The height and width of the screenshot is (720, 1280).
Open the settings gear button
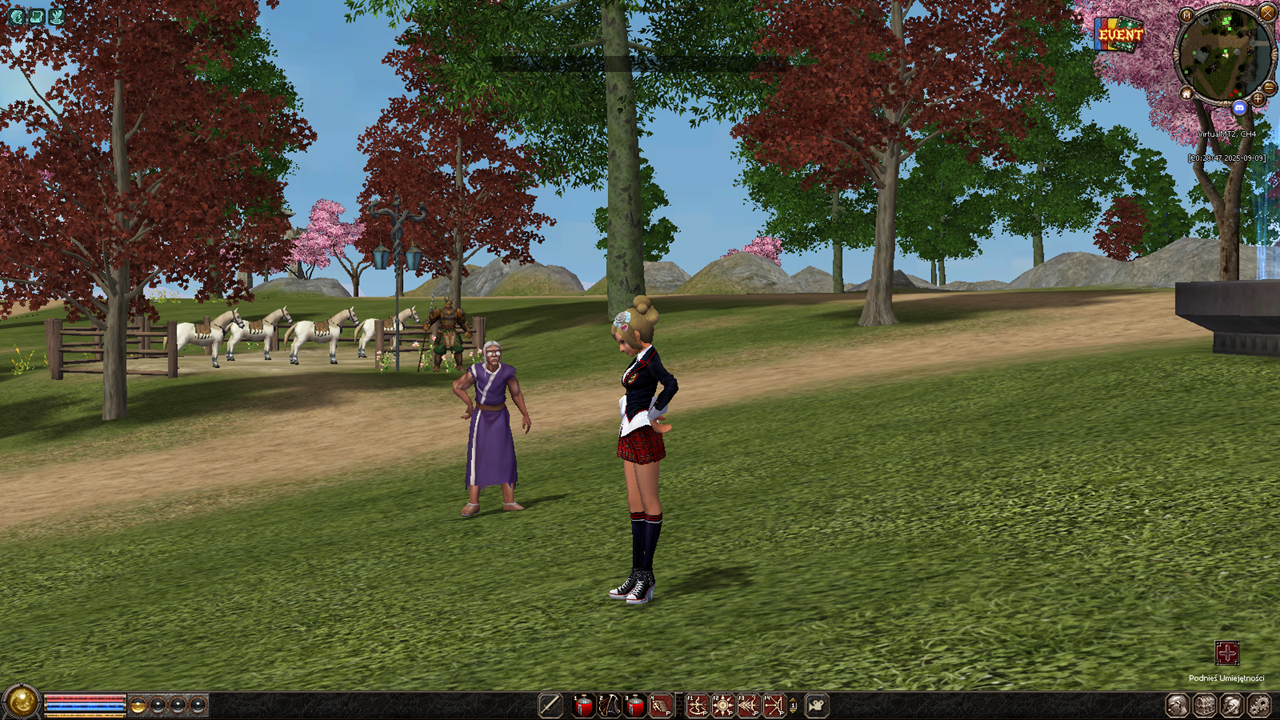[x=1258, y=705]
